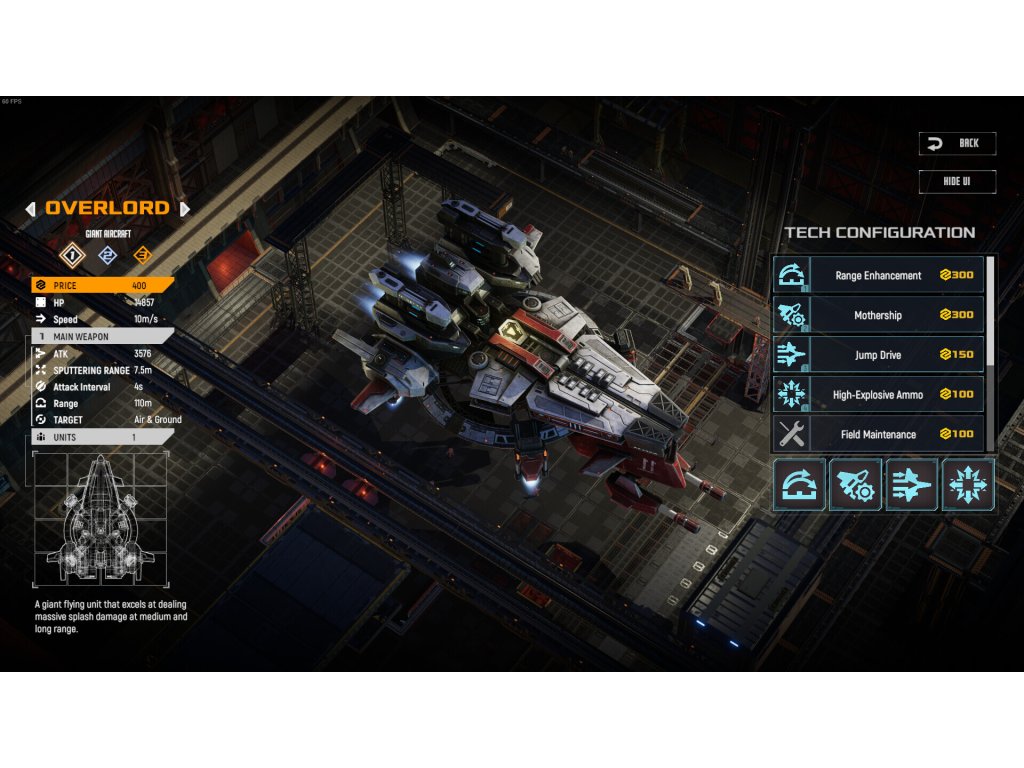
Task: Show the next unit with right arrow
Action: pyautogui.click(x=184, y=209)
